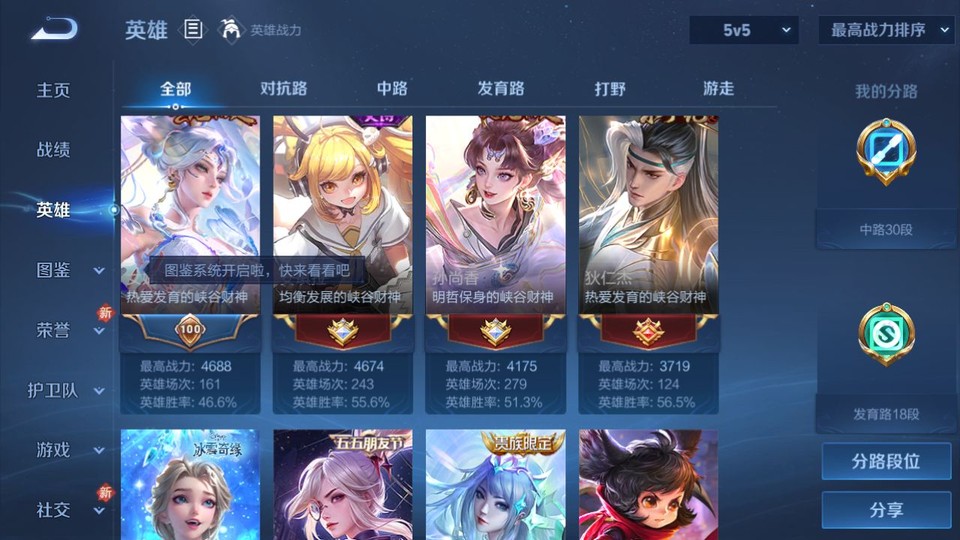Open the 5v5 mode dropdown
Viewport: 960px width, 540px height.
click(x=743, y=30)
